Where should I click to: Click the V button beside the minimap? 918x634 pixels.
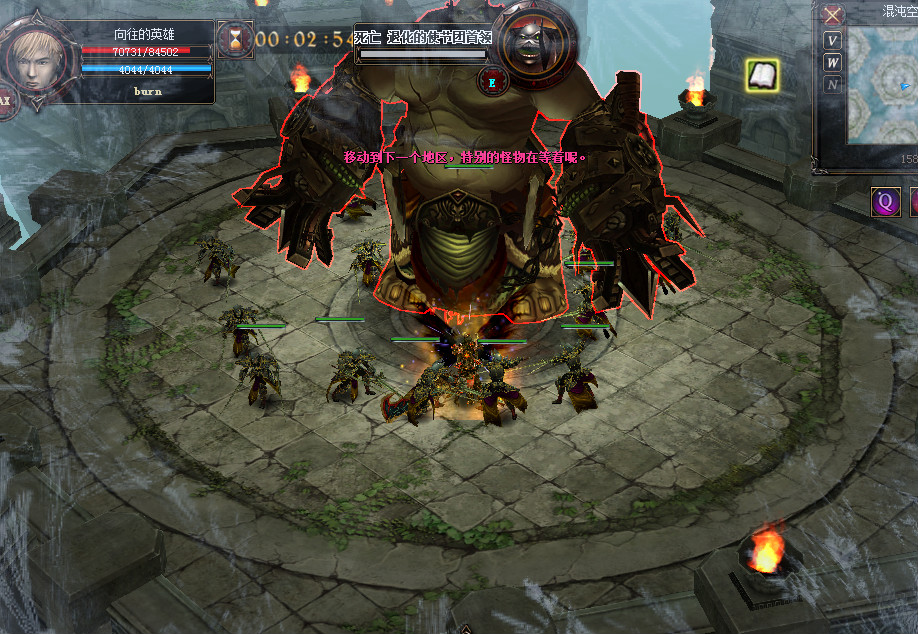coord(833,41)
